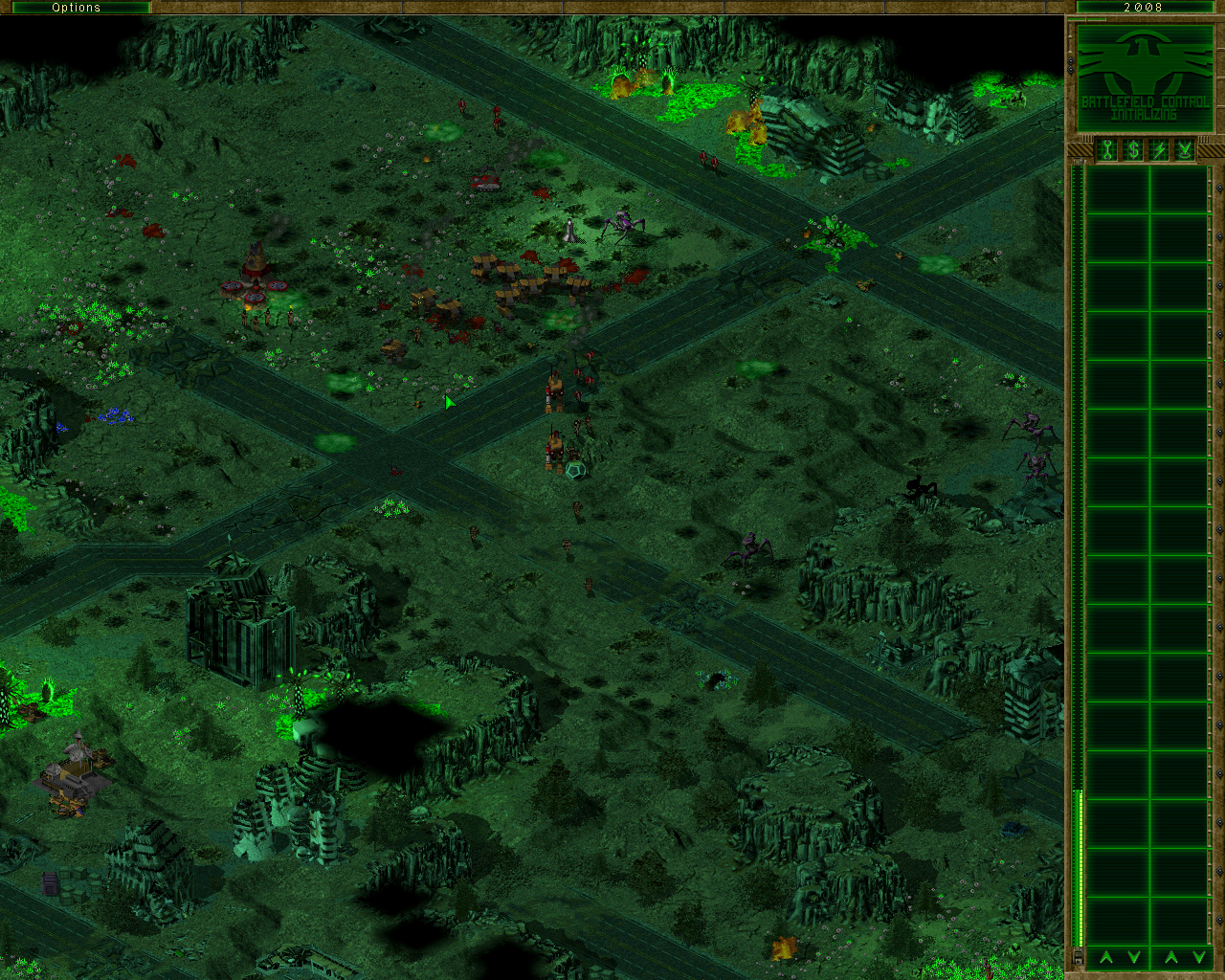Click right build column up arrow

tap(1171, 957)
